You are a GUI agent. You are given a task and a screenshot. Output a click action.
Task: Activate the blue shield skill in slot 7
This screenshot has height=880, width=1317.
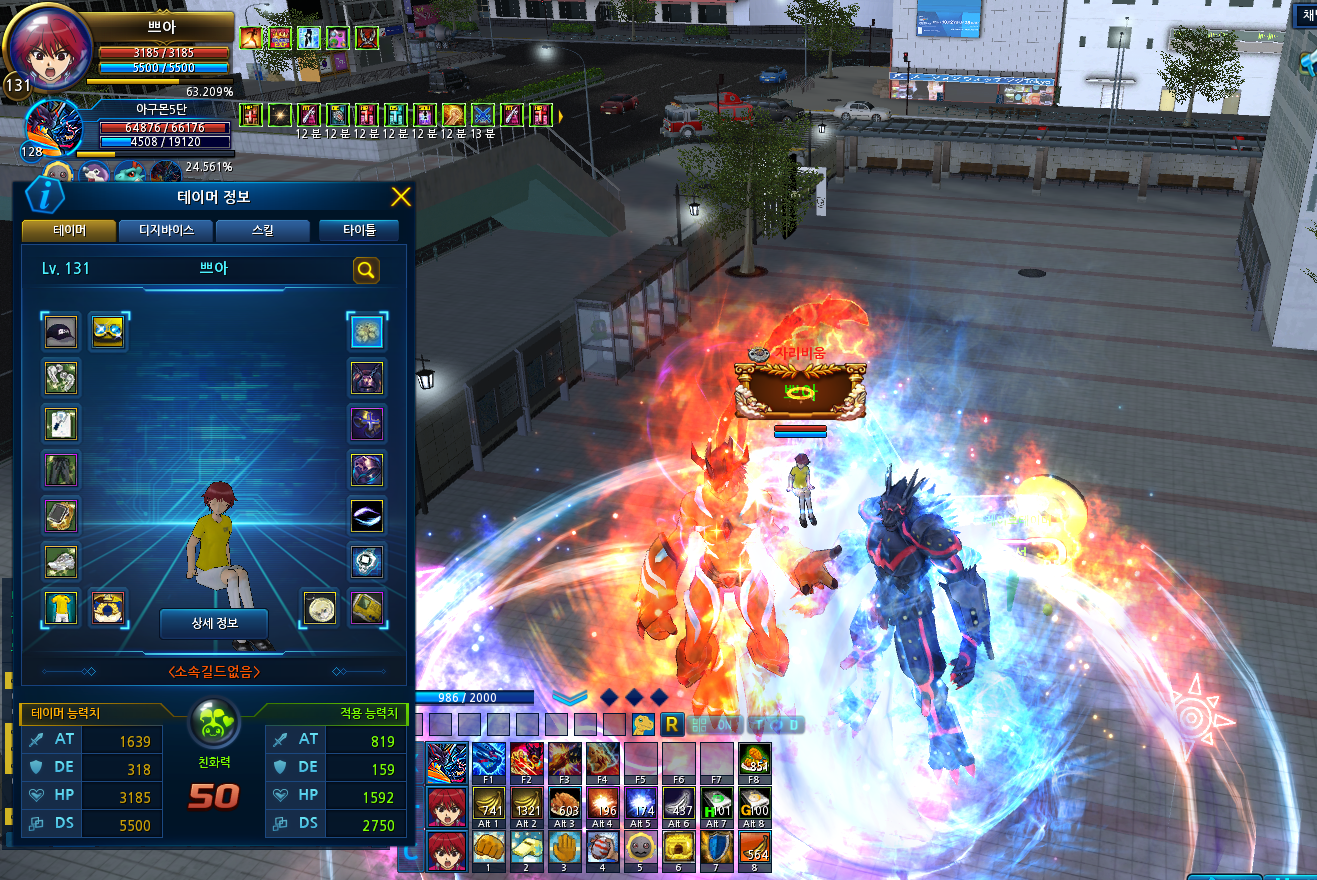pyautogui.click(x=717, y=849)
